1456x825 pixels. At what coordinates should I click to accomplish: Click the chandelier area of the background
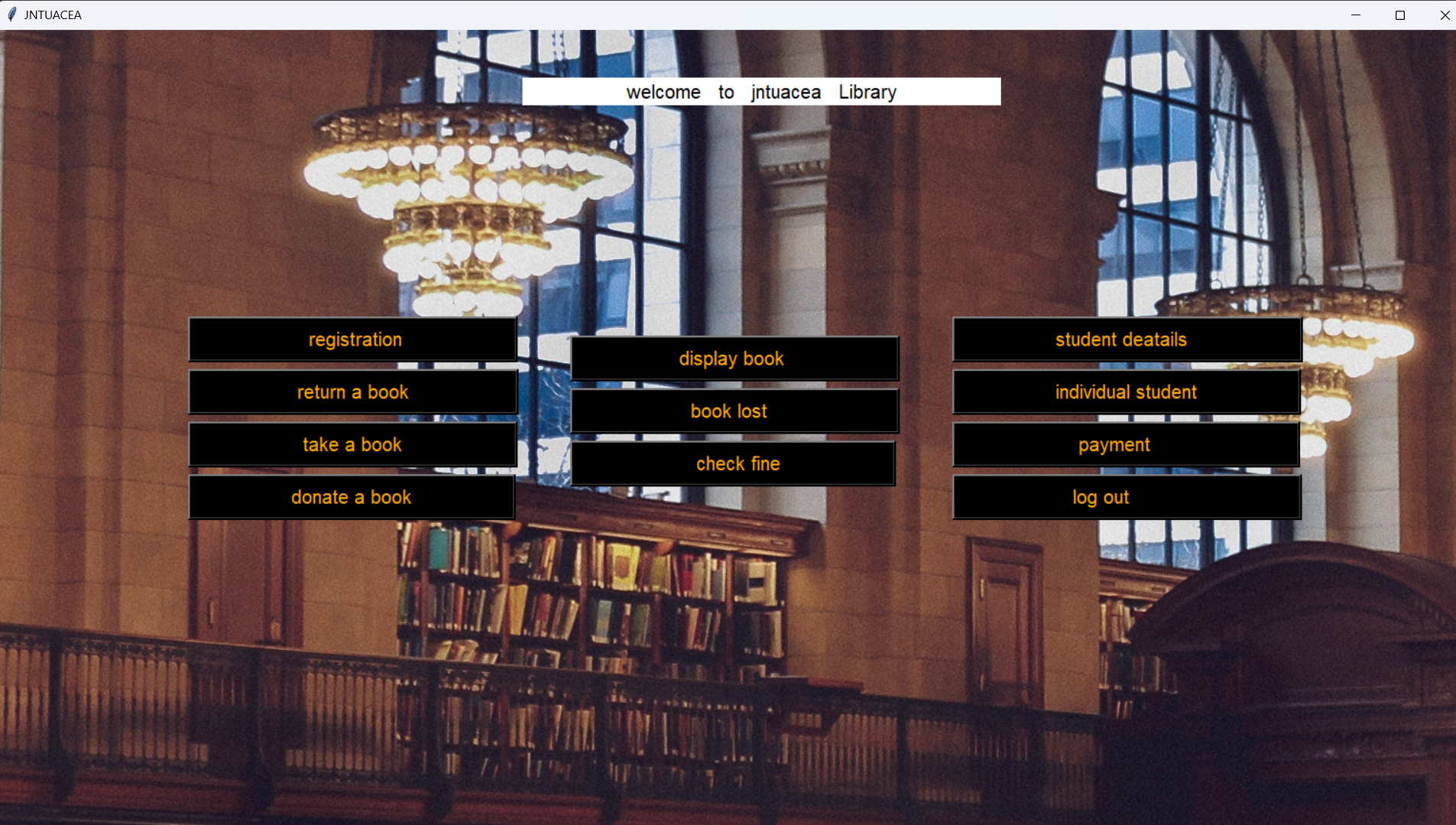click(x=466, y=176)
